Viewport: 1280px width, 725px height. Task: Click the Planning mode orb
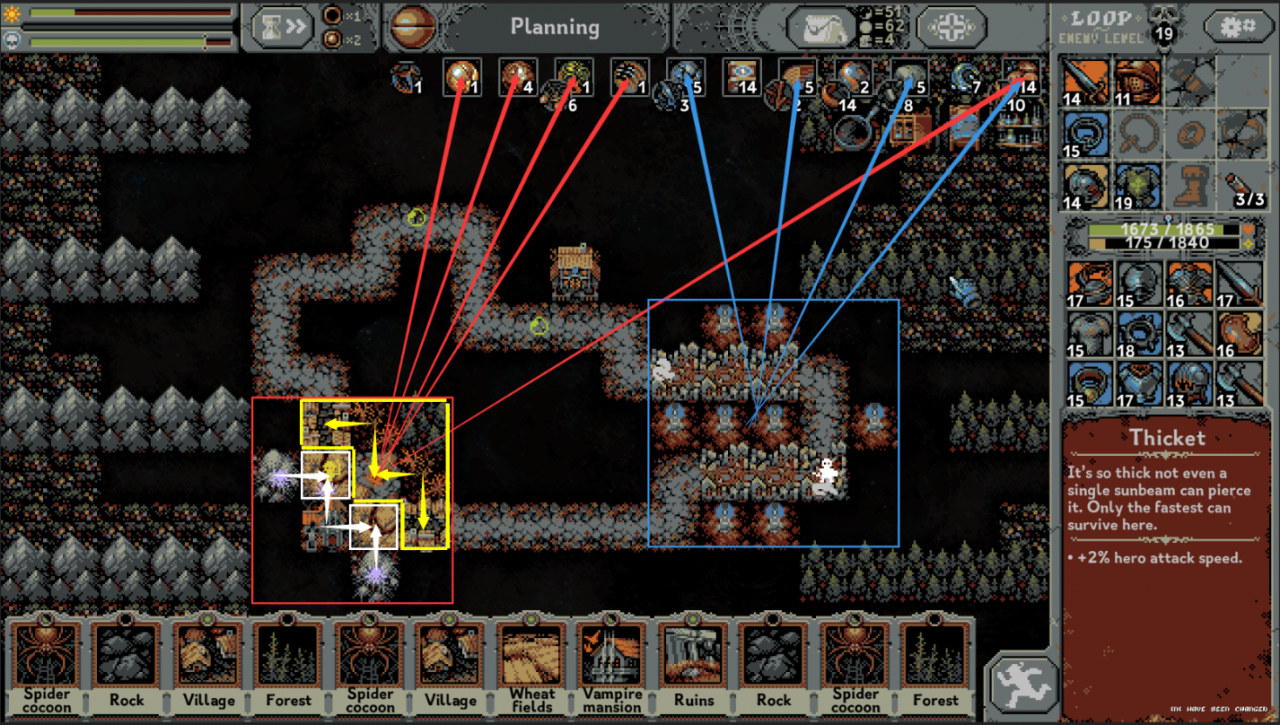(410, 27)
